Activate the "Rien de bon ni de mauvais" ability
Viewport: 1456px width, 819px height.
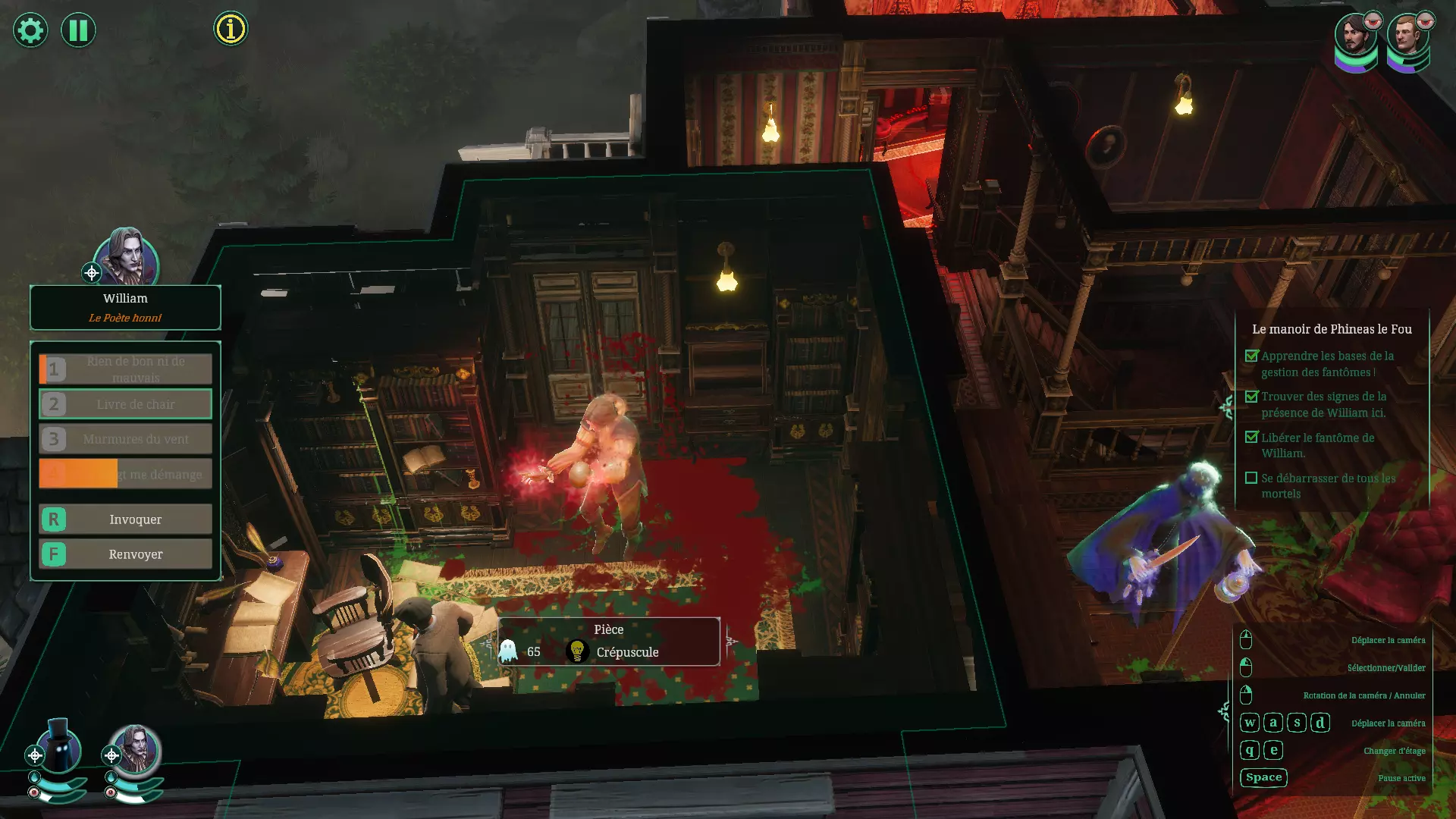tap(126, 369)
